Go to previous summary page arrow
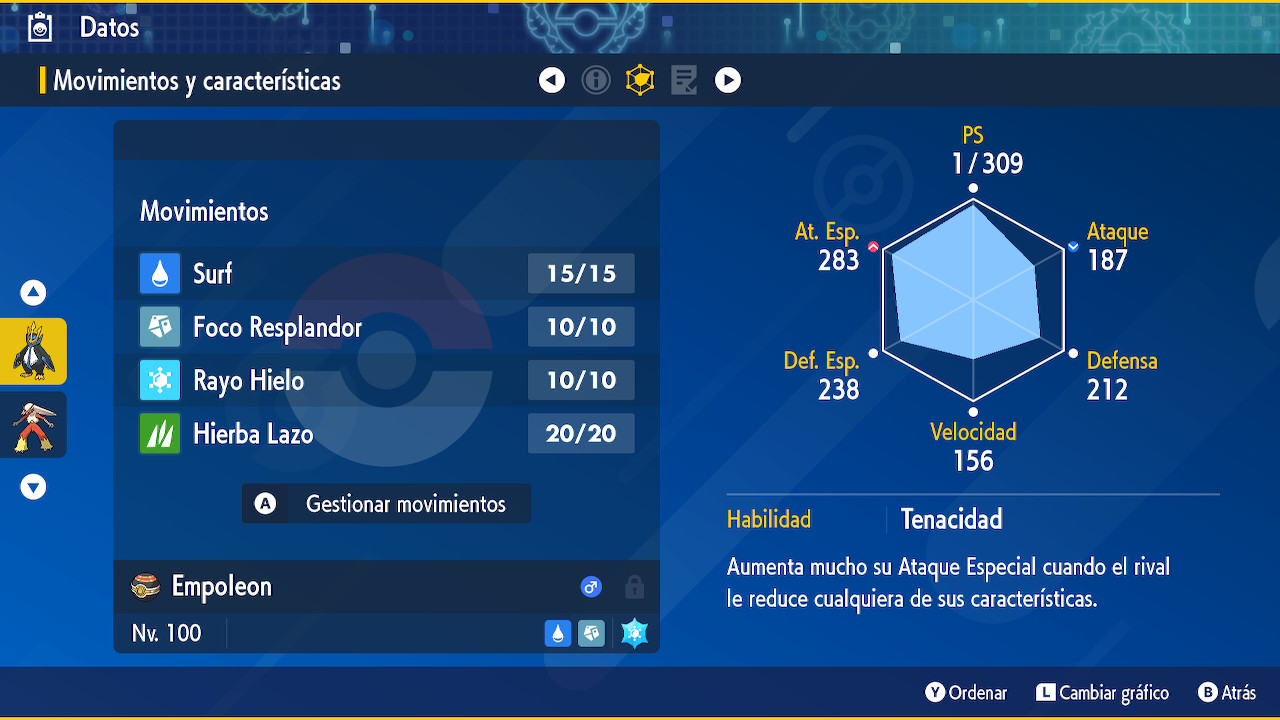Screen dimensions: 1280x720 coord(552,80)
